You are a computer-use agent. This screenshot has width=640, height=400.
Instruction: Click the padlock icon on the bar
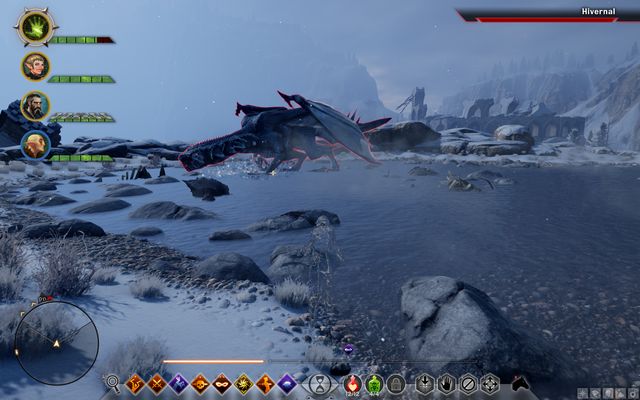click(396, 383)
